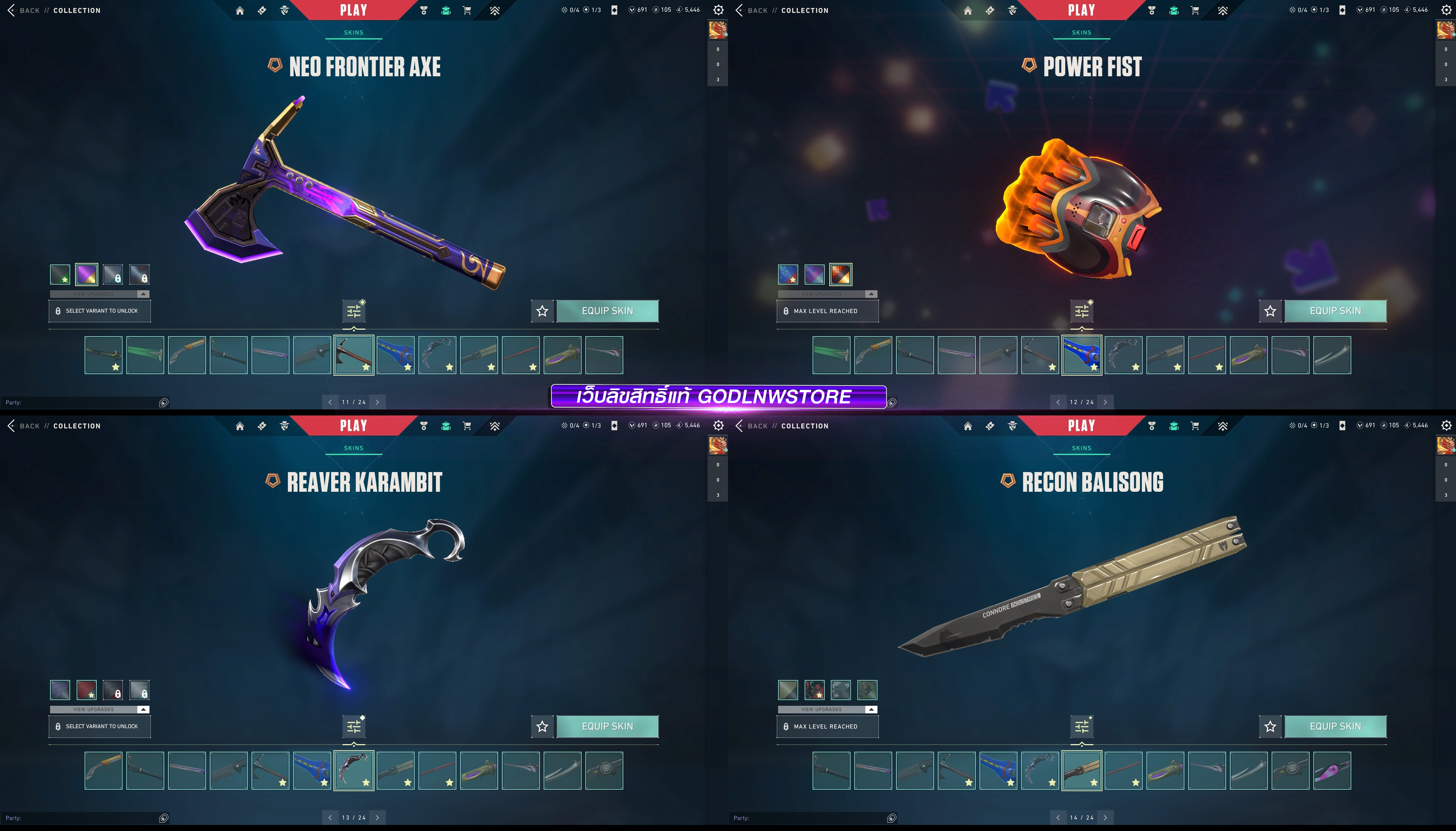Equip the Neo Frontier Axe skin
This screenshot has width=1456, height=831.
[x=607, y=311]
